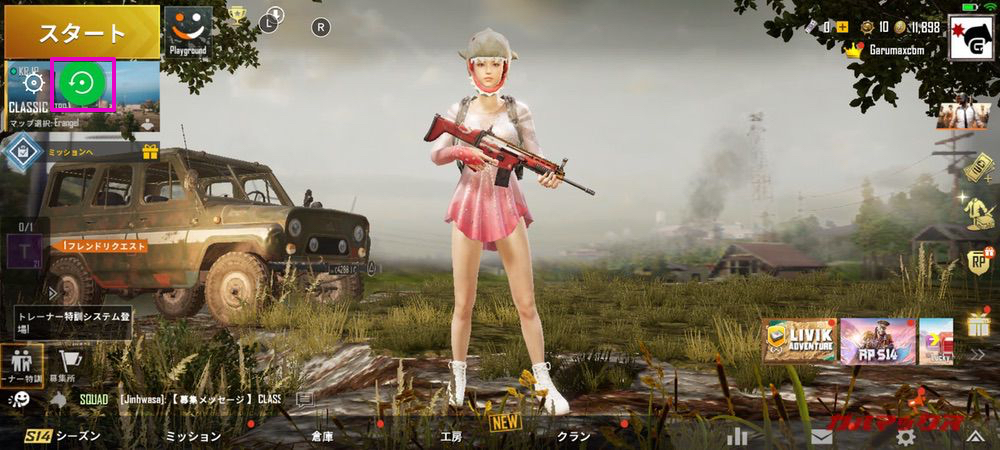
Task: Open the gold trophy icon
Action: pyautogui.click(x=237, y=15)
